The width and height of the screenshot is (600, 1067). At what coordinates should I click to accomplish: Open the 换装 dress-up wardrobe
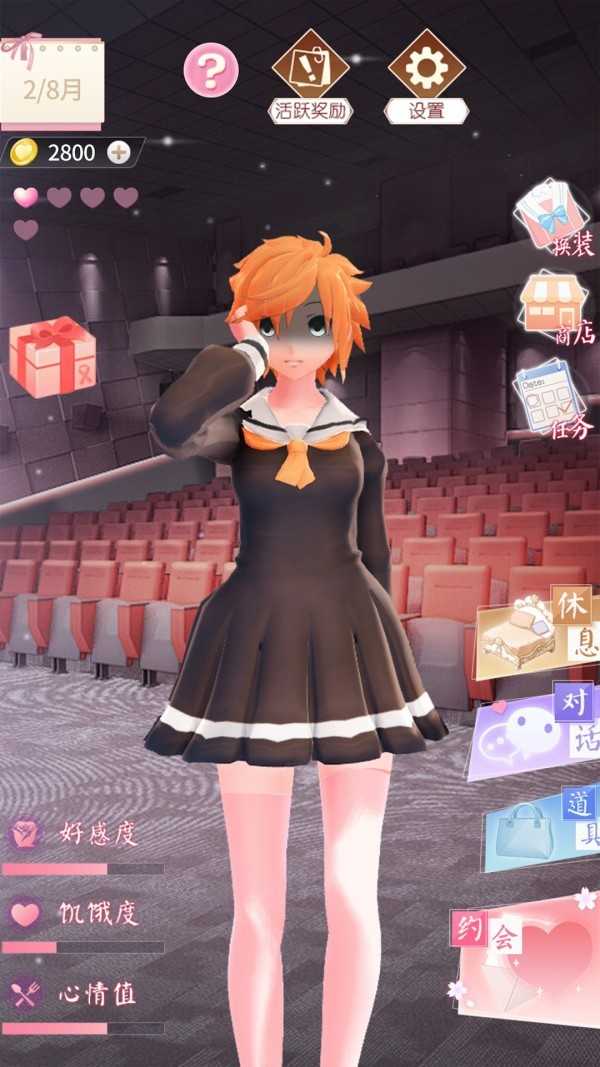pyautogui.click(x=553, y=217)
